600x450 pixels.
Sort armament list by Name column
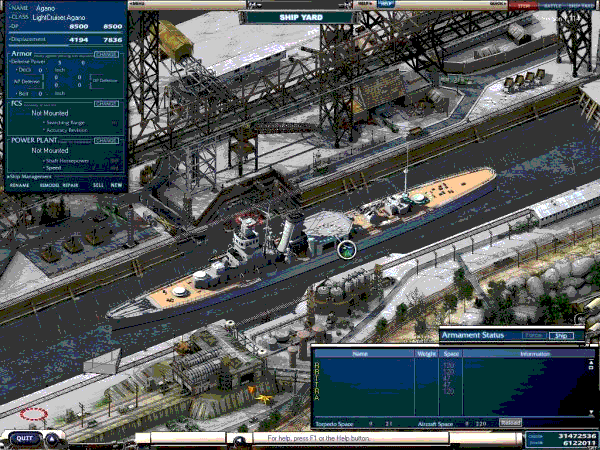click(360, 353)
